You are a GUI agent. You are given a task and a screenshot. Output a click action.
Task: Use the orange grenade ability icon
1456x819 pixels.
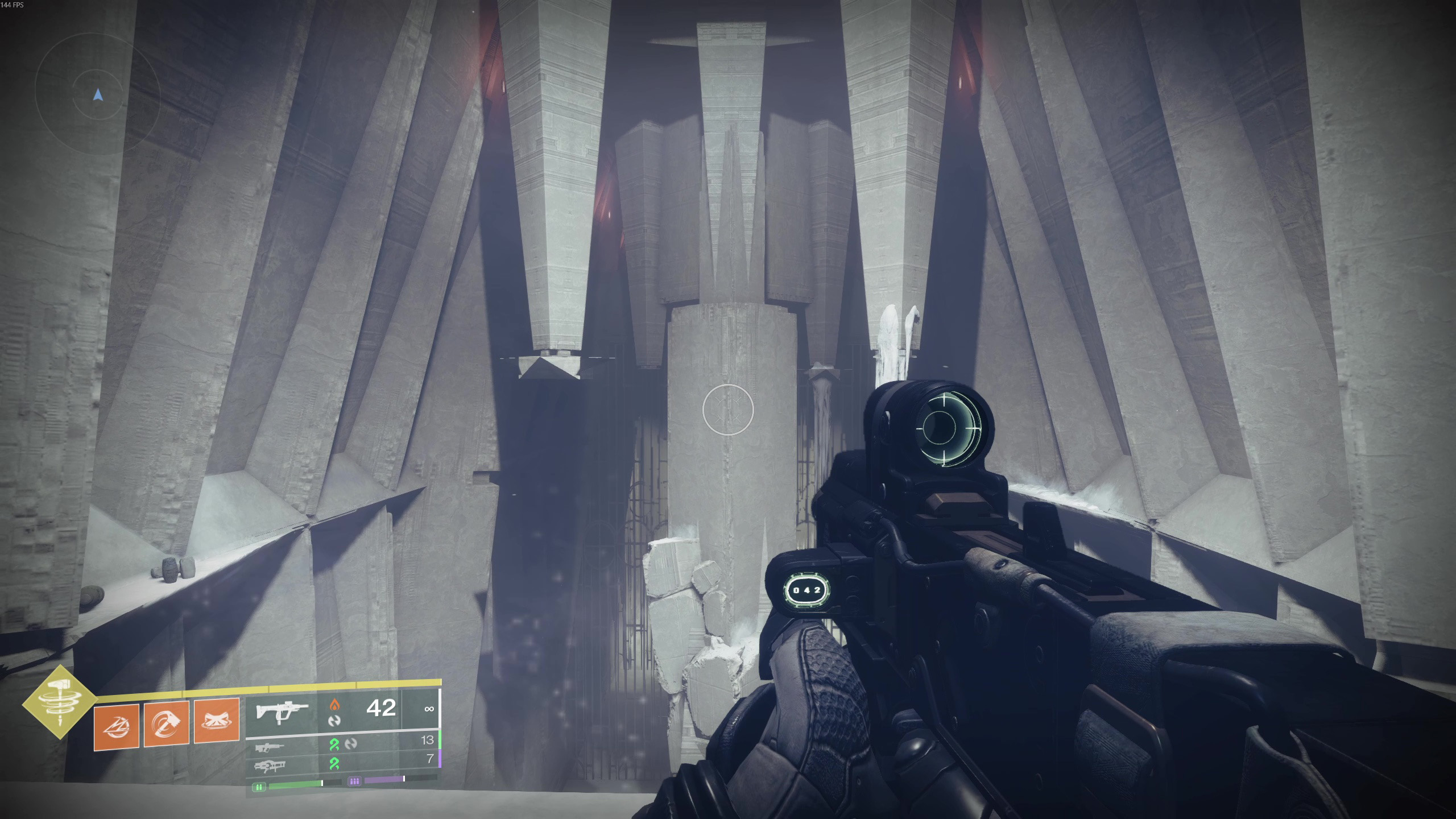[117, 726]
